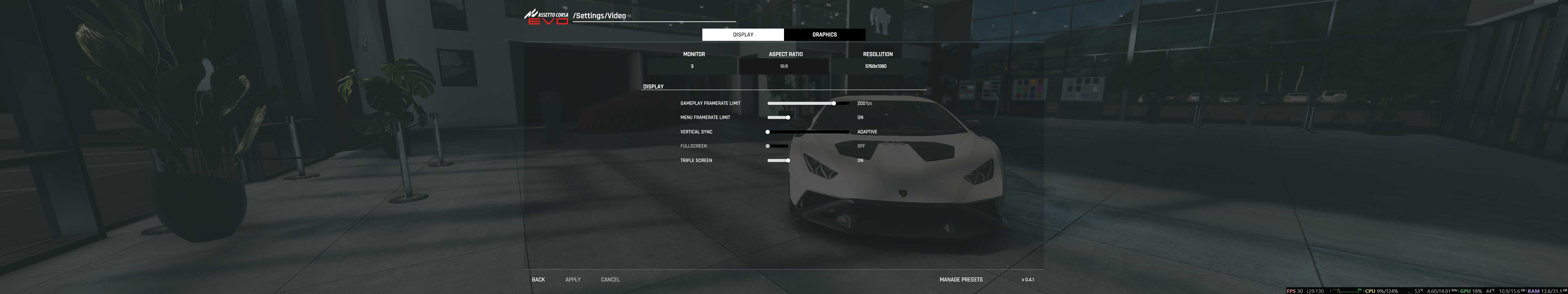
Task: Open Manage Presets
Action: 960,279
